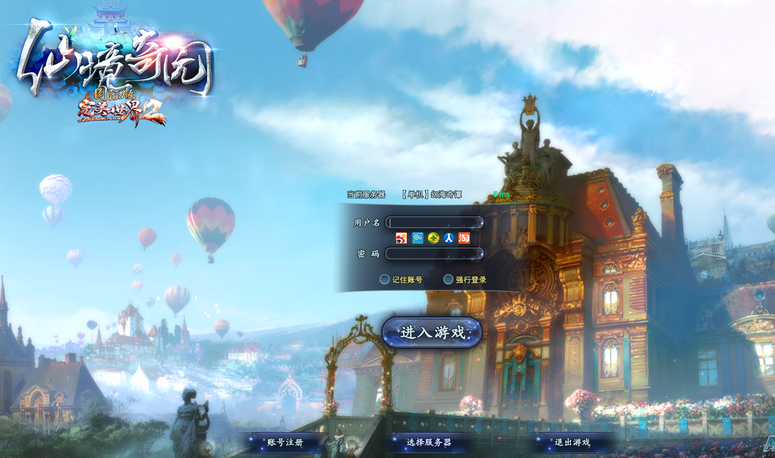This screenshot has height=458, width=775.
Task: Log in with the Renren icon
Action: pyautogui.click(x=449, y=238)
